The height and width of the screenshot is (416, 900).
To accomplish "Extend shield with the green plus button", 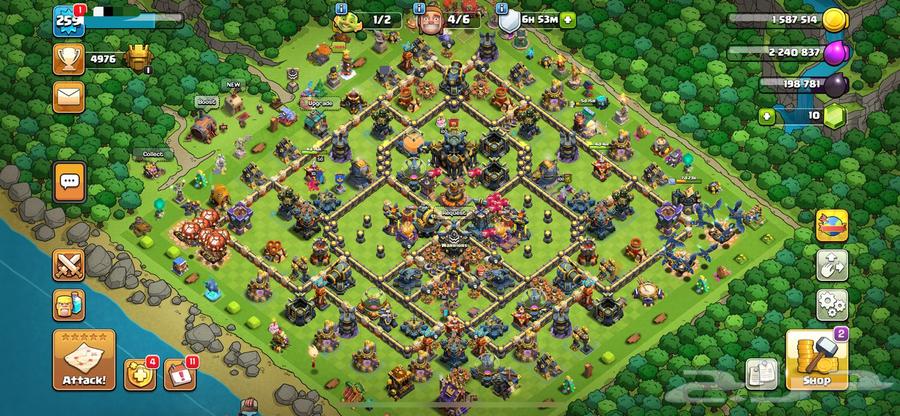I will pos(568,19).
